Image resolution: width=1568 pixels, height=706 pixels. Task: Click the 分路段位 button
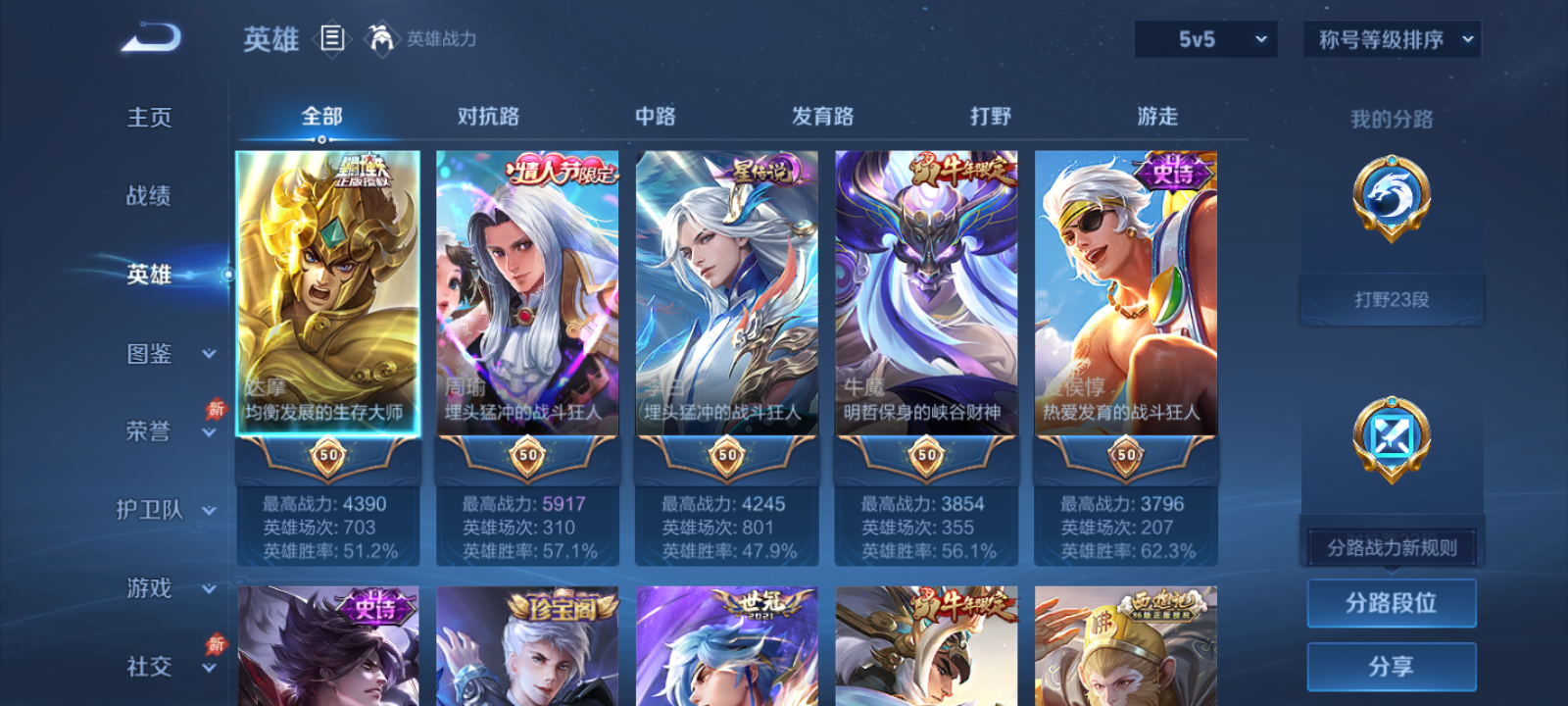pyautogui.click(x=1391, y=602)
